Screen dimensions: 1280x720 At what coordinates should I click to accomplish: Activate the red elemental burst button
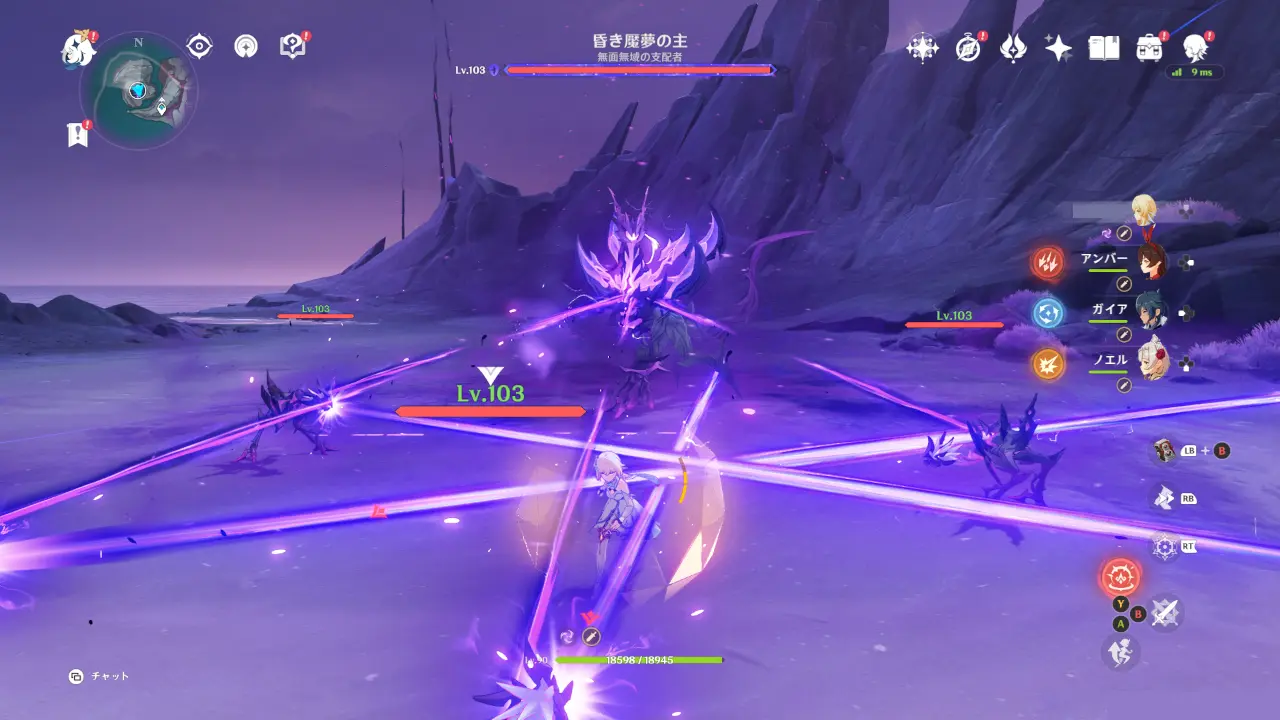(x=1120, y=578)
